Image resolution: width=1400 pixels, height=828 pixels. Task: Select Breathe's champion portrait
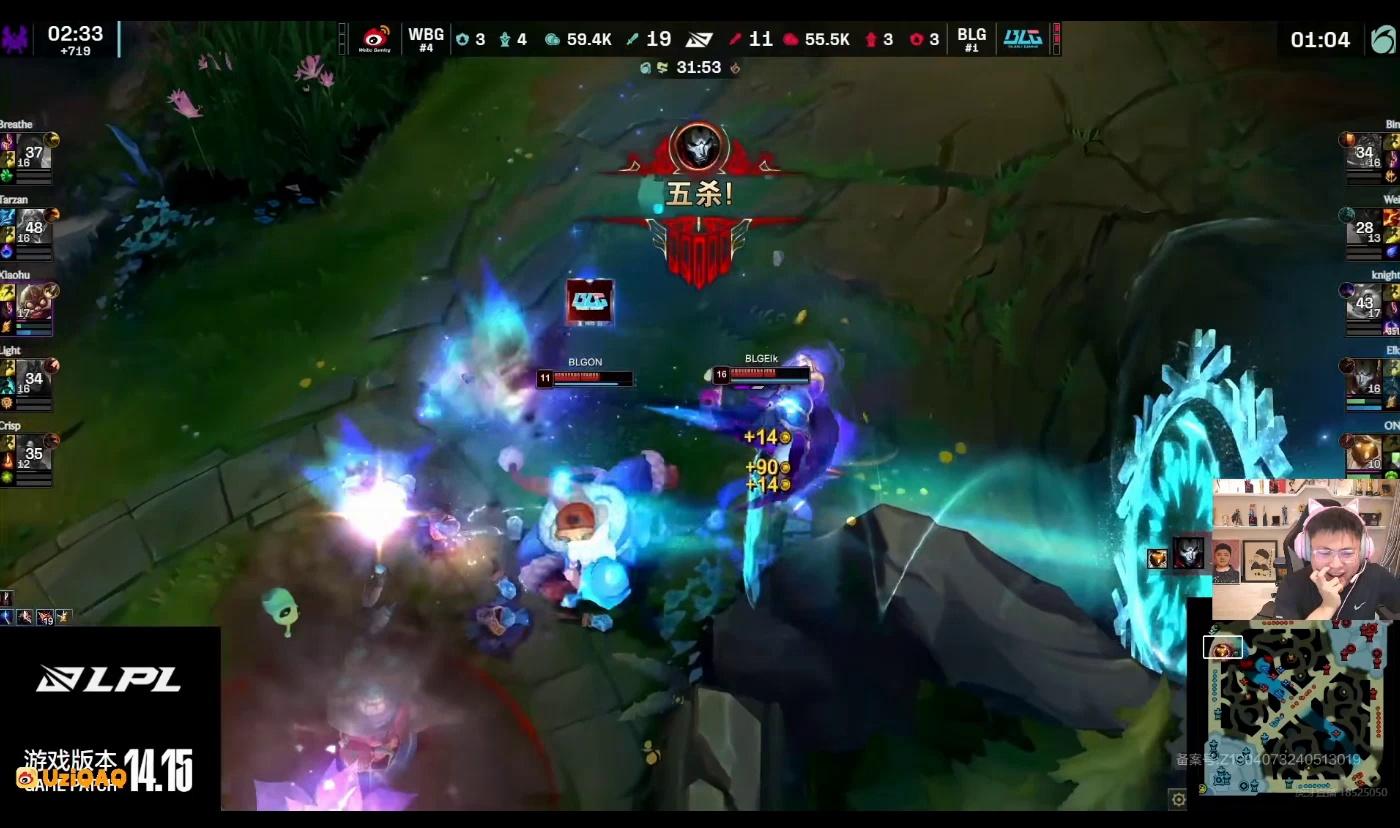(x=34, y=153)
